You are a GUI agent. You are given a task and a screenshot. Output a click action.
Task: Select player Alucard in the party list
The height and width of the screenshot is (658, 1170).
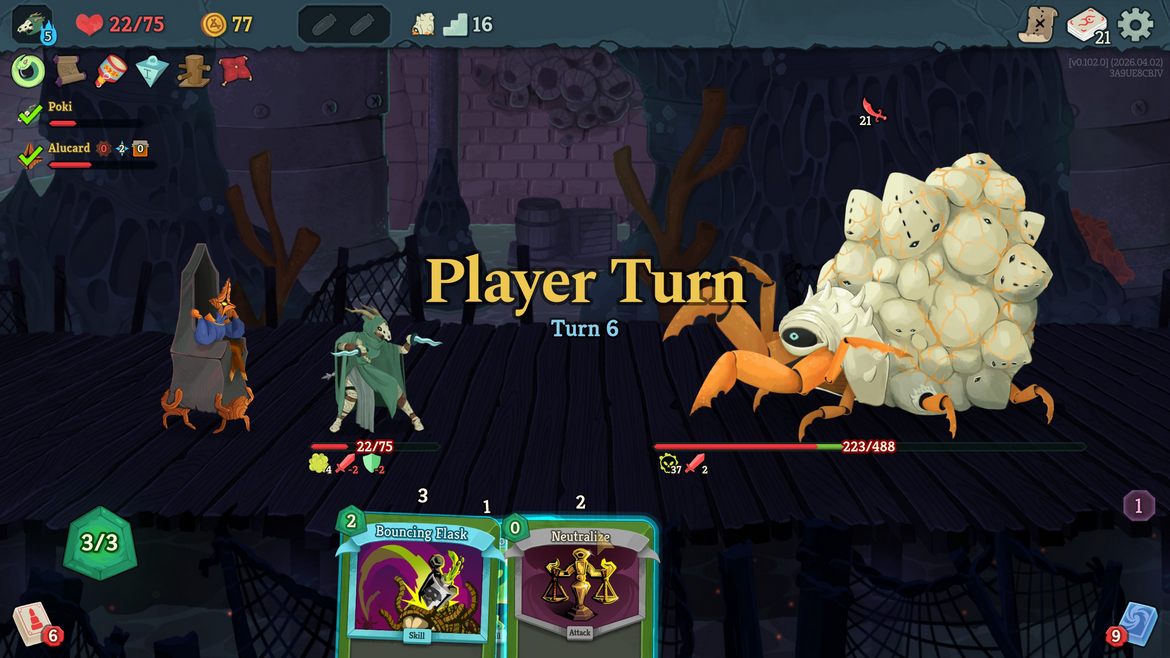pyautogui.click(x=68, y=149)
